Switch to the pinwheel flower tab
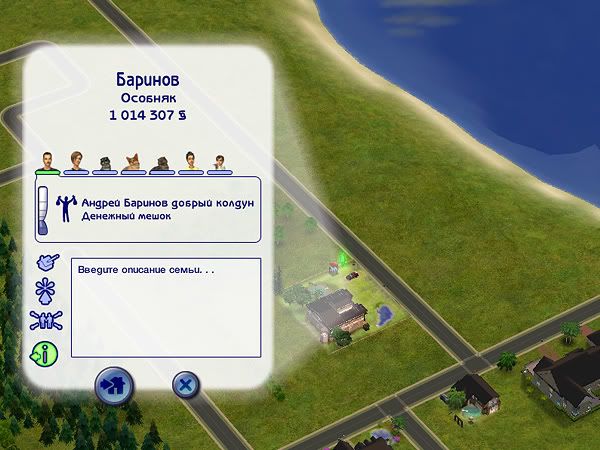The height and width of the screenshot is (450, 600). click(x=46, y=292)
